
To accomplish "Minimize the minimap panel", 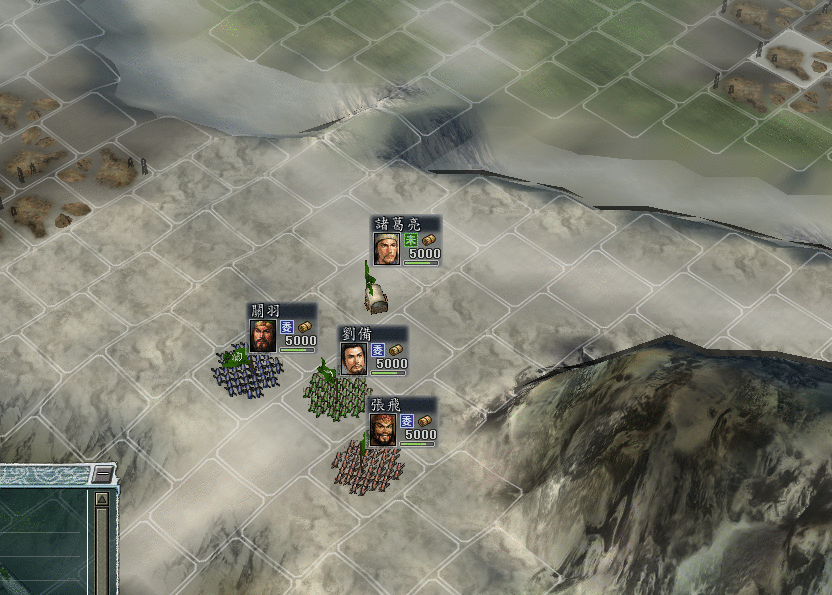I will (102, 474).
